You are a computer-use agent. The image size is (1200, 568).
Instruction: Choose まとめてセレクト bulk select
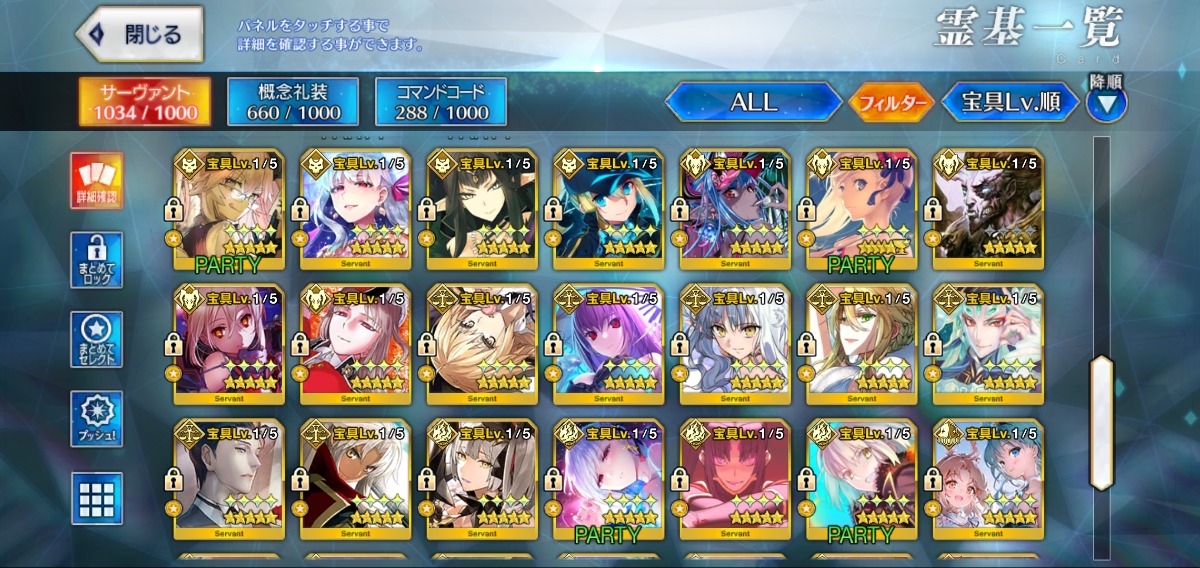coord(97,340)
